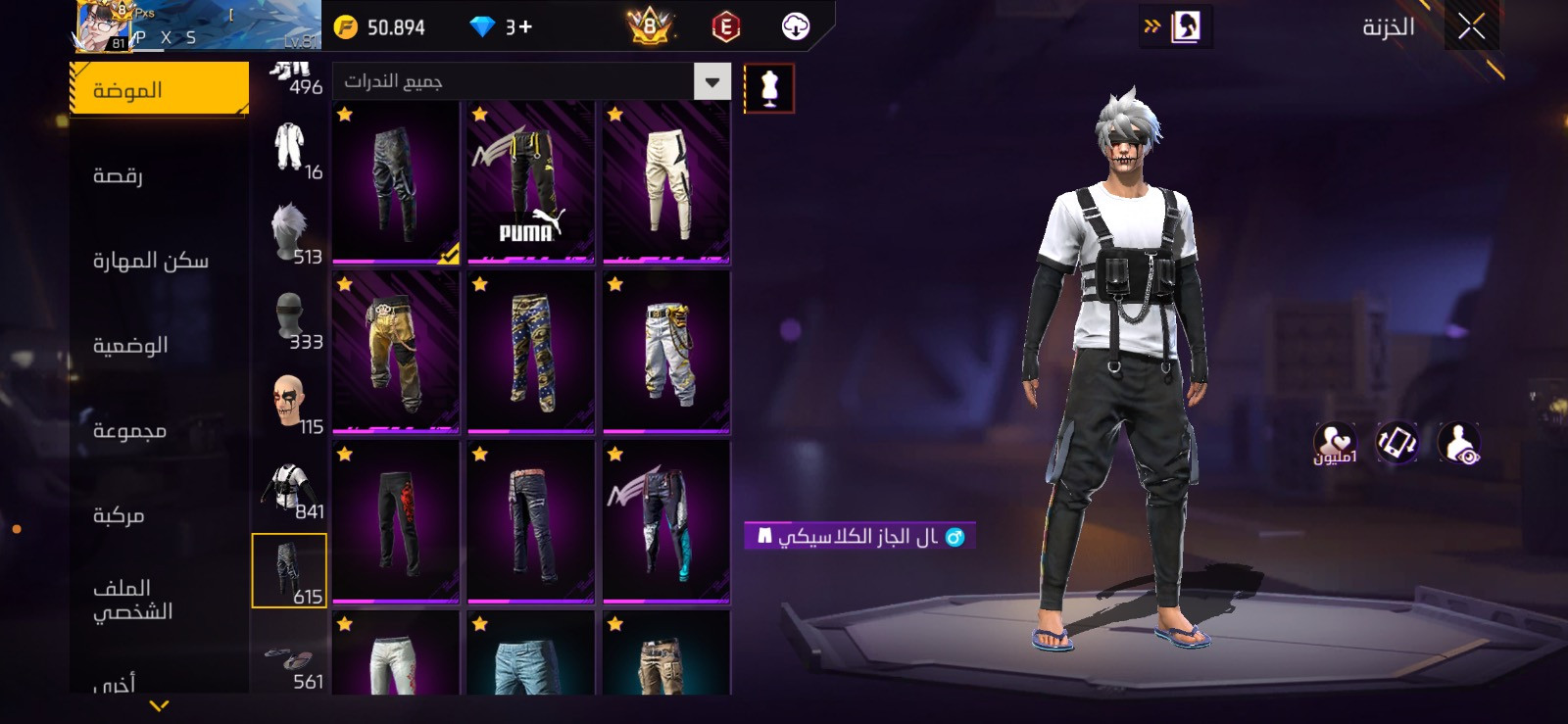
Task: Open the face paint category showing 115
Action: click(x=290, y=403)
